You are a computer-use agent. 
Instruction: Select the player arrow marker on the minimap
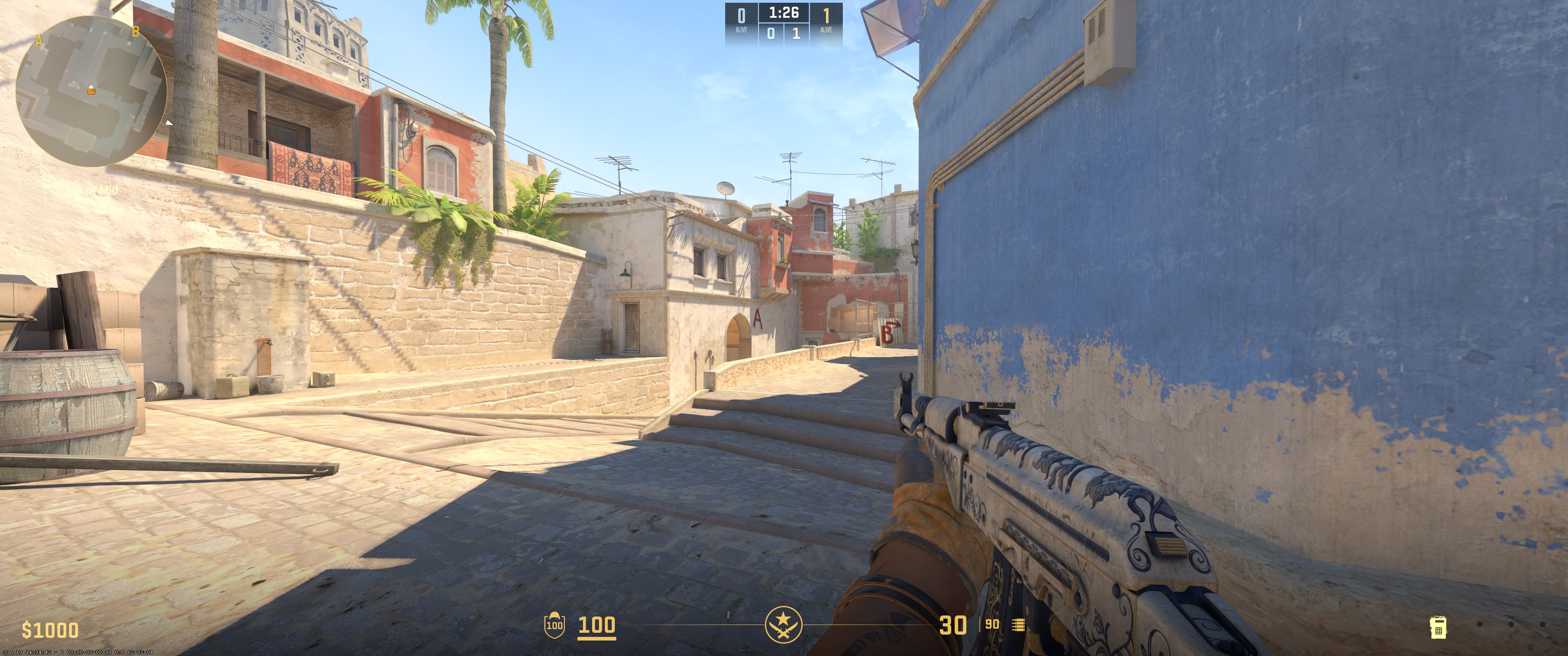pyautogui.click(x=91, y=87)
